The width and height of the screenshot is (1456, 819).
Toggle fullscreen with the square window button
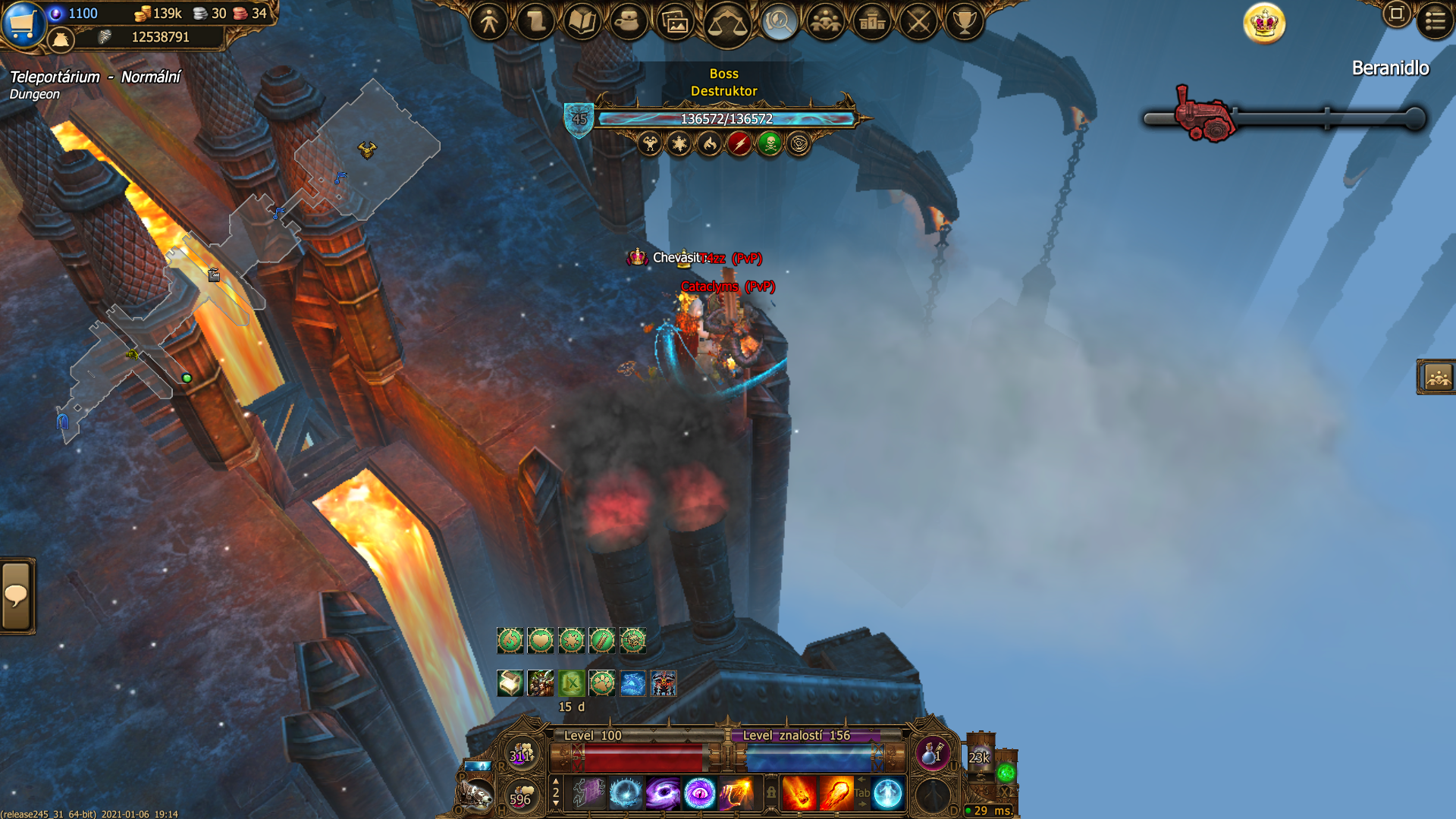pyautogui.click(x=1396, y=14)
